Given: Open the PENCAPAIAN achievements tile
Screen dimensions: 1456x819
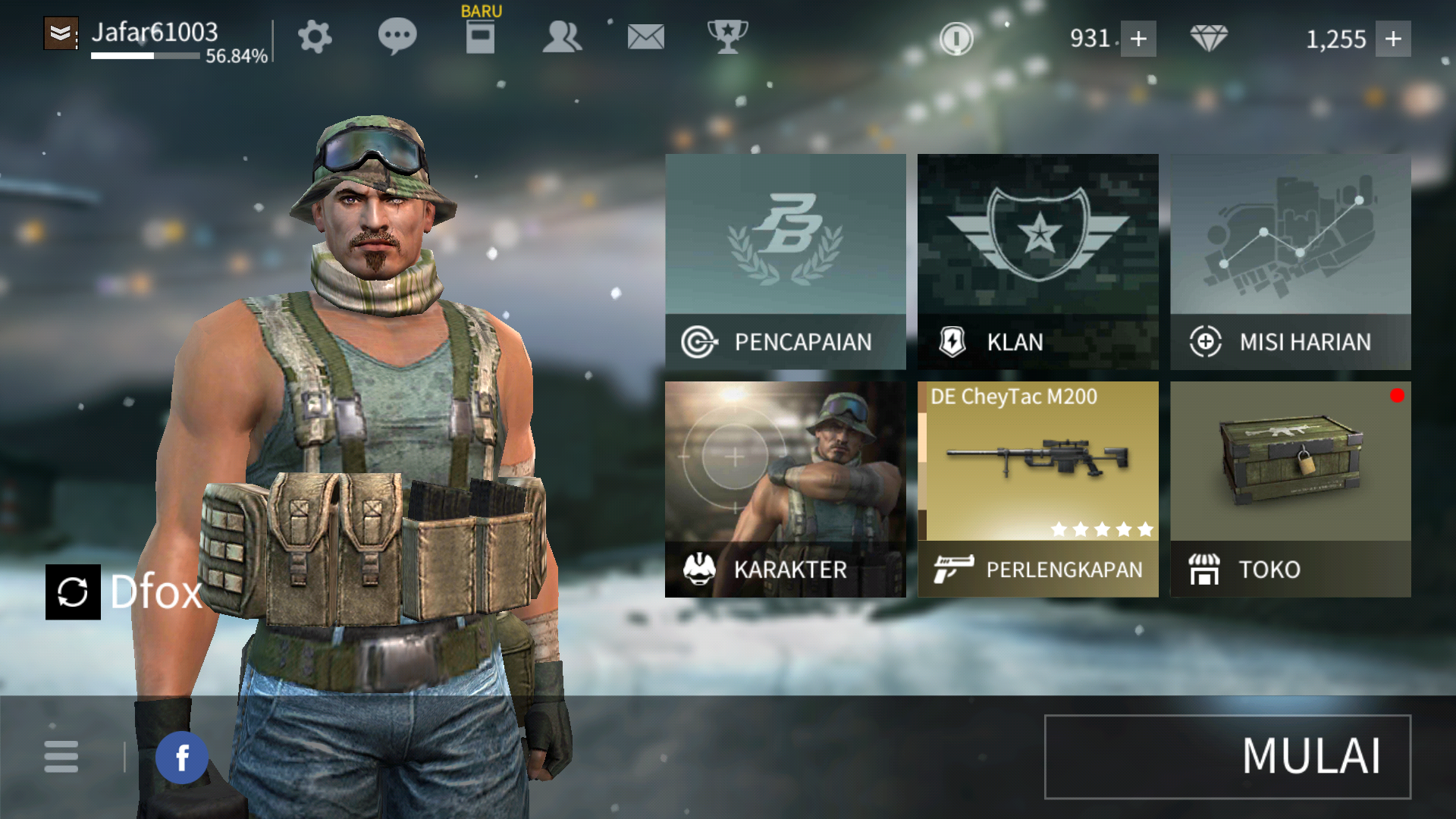Looking at the screenshot, I should pos(785,262).
